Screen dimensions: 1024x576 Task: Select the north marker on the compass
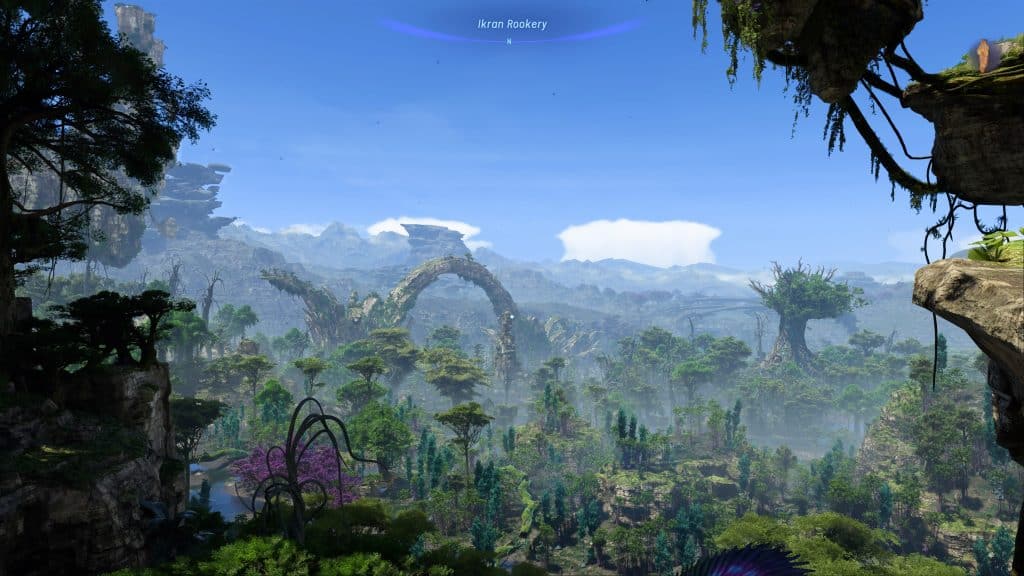click(509, 41)
